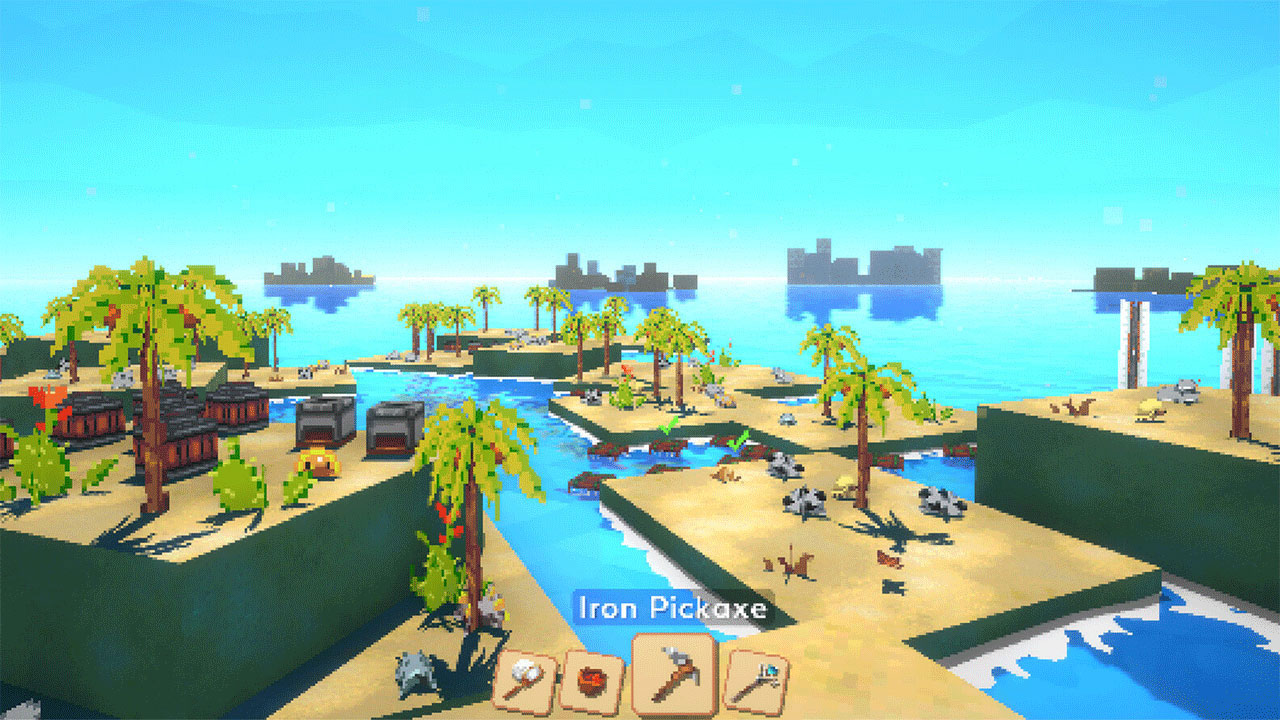The image size is (1280, 720).
Task: Click the second green harvest checkmark
Action: 738,440
